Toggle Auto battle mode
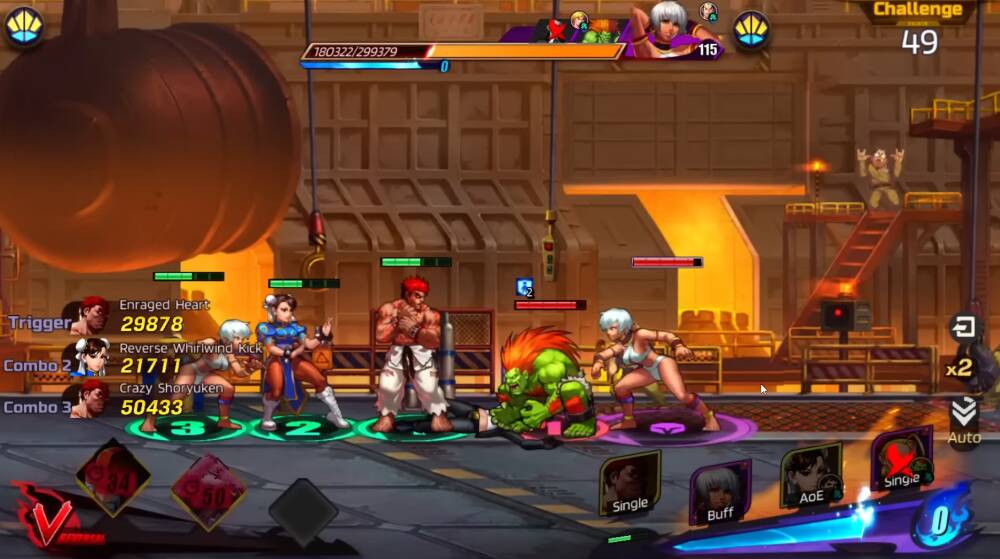Image resolution: width=1000 pixels, height=559 pixels. click(x=964, y=422)
